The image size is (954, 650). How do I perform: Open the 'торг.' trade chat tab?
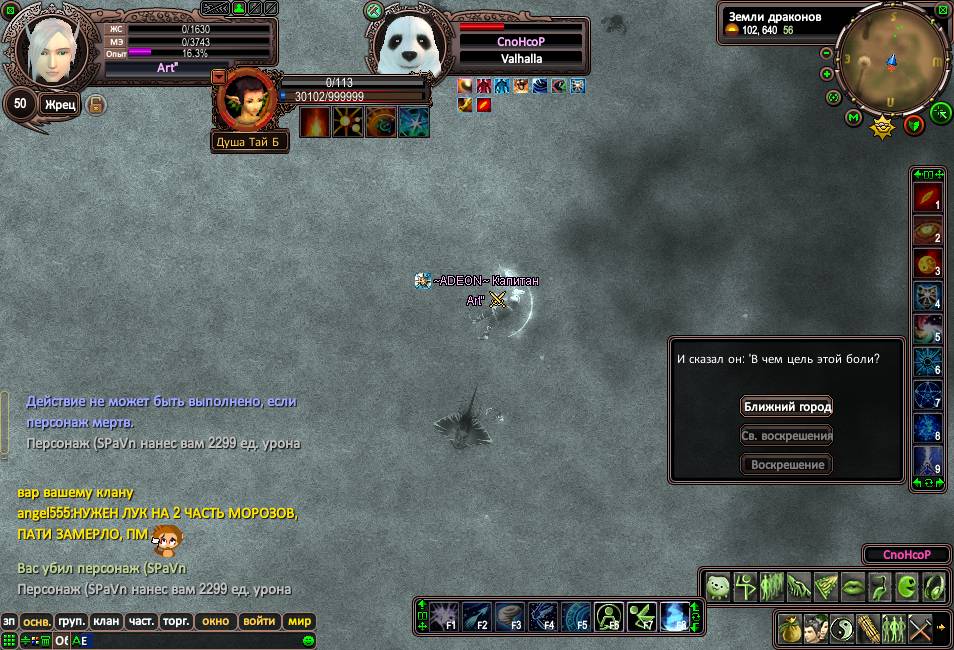point(177,621)
